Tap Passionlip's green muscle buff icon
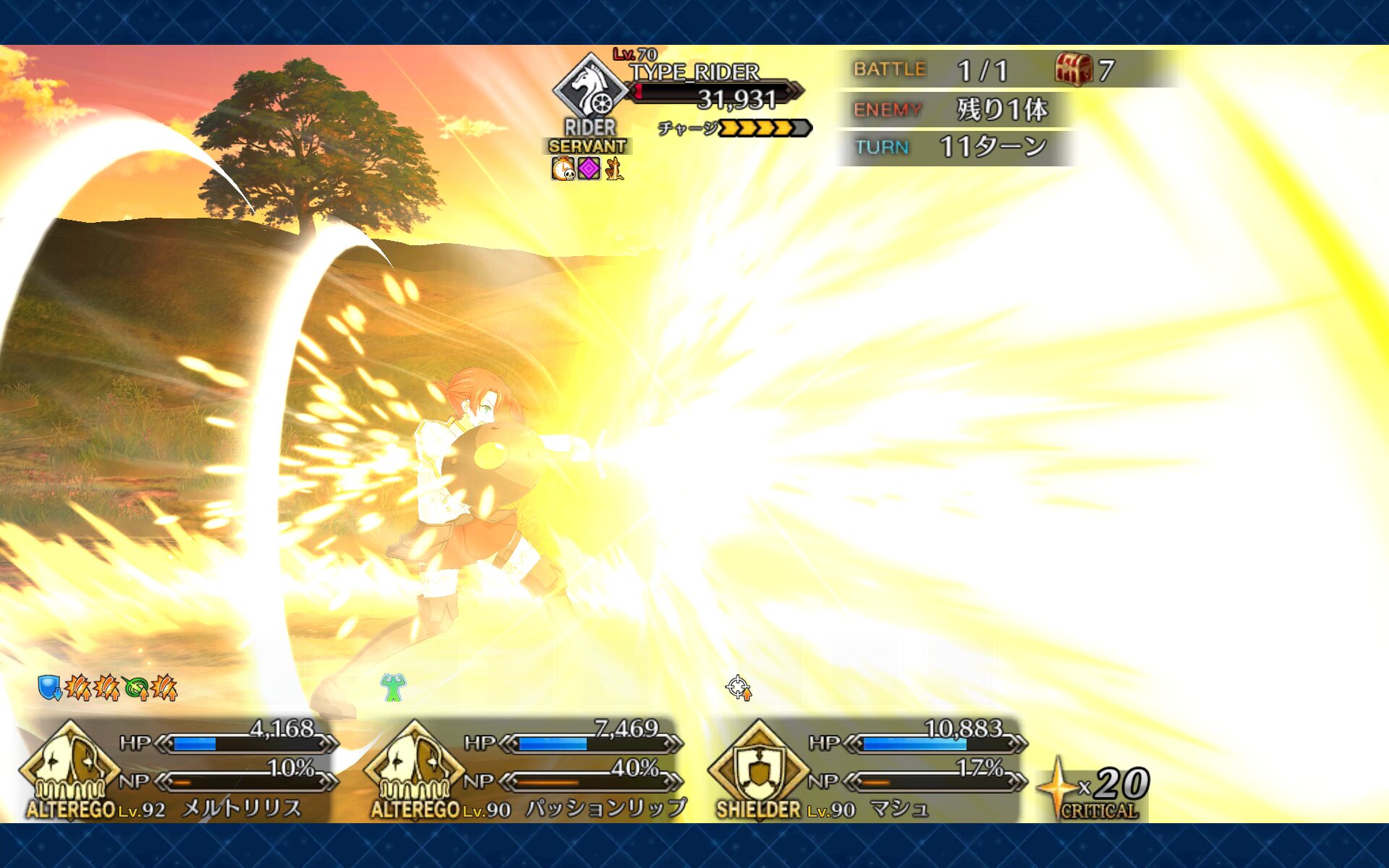 (393, 687)
